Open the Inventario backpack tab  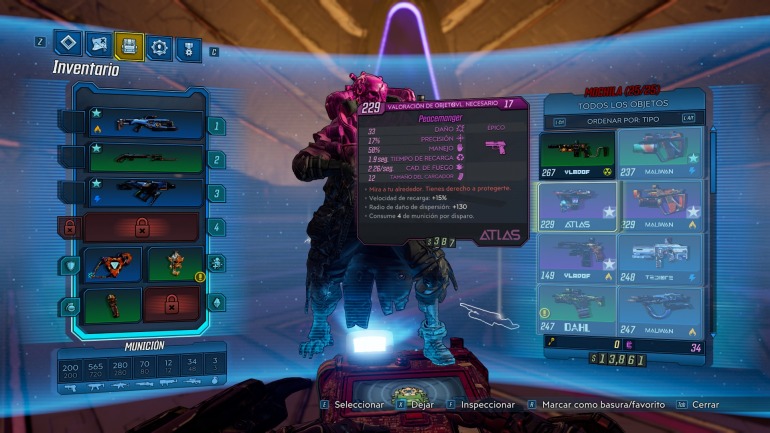point(128,45)
